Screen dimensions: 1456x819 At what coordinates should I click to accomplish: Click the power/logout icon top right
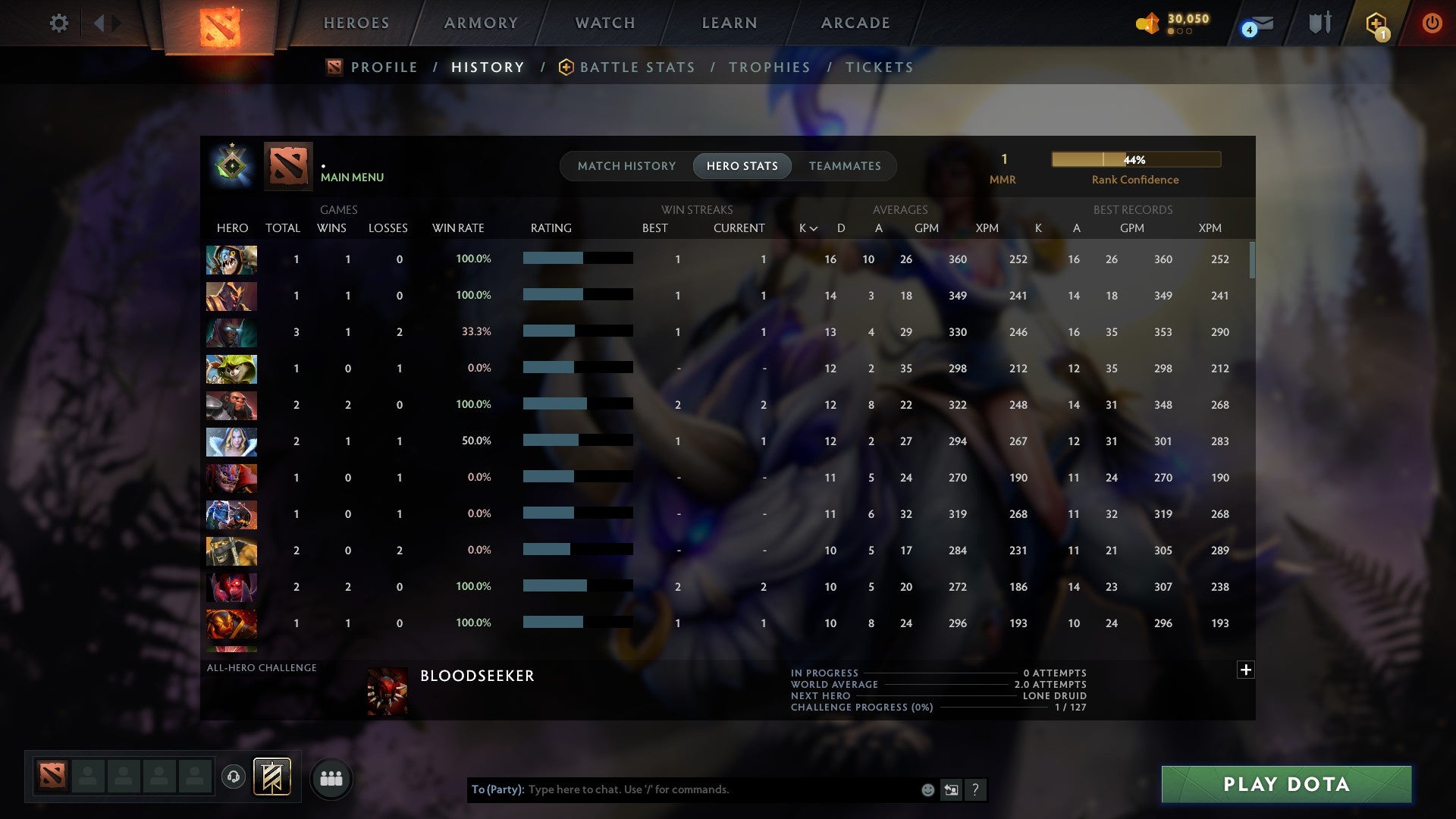point(1432,23)
